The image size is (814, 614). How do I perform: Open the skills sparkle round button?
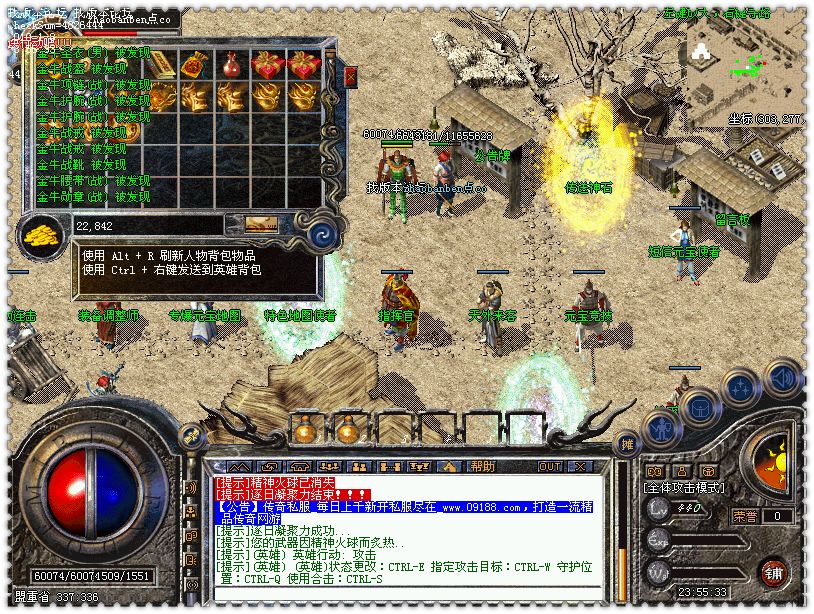click(742, 388)
